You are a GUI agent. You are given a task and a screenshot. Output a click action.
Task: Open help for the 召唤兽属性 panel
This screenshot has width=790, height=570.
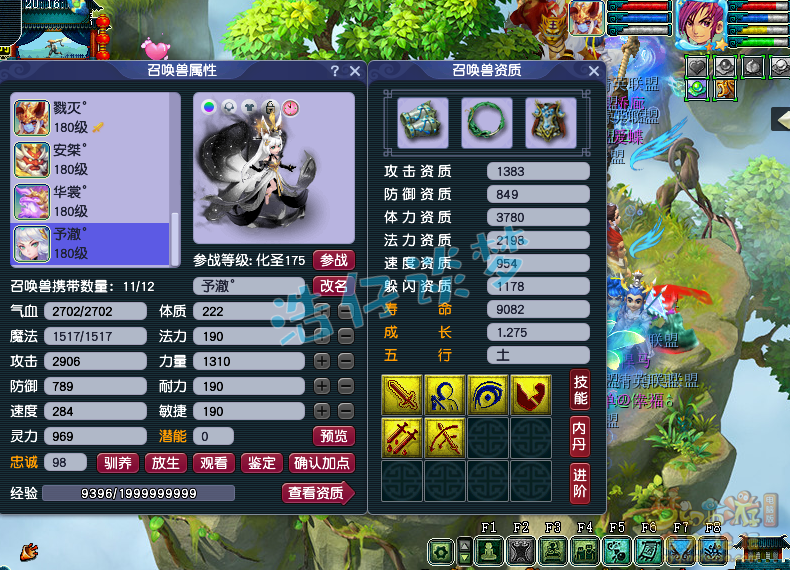point(335,71)
